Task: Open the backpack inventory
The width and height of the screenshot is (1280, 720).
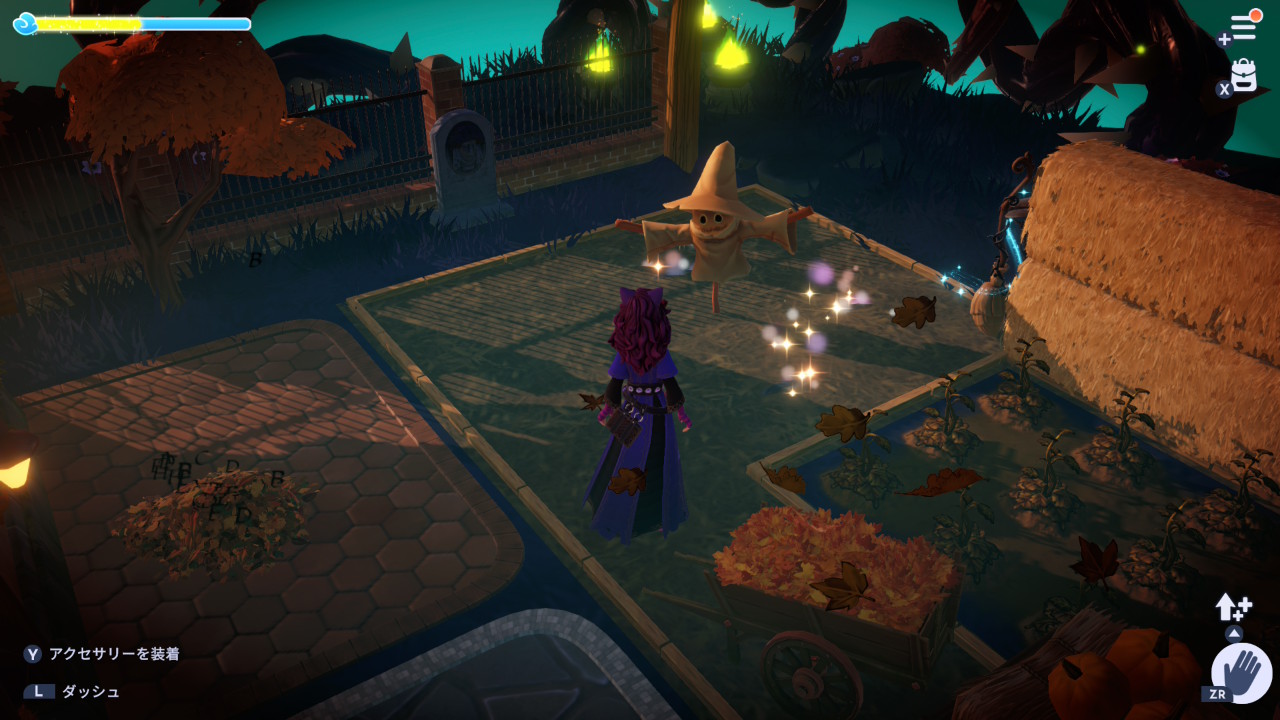Action: [x=1243, y=76]
